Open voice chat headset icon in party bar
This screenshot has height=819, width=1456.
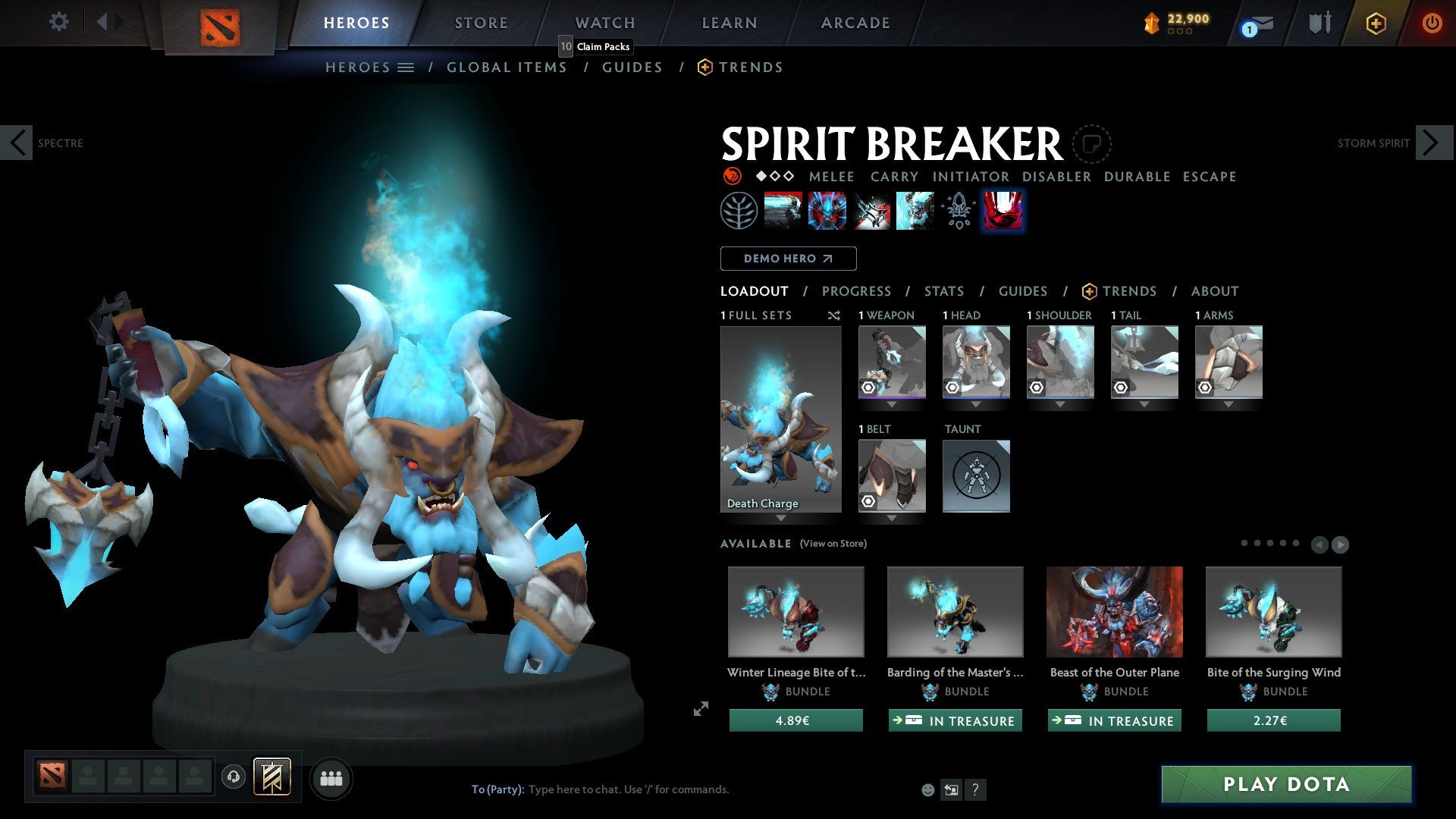point(234,778)
